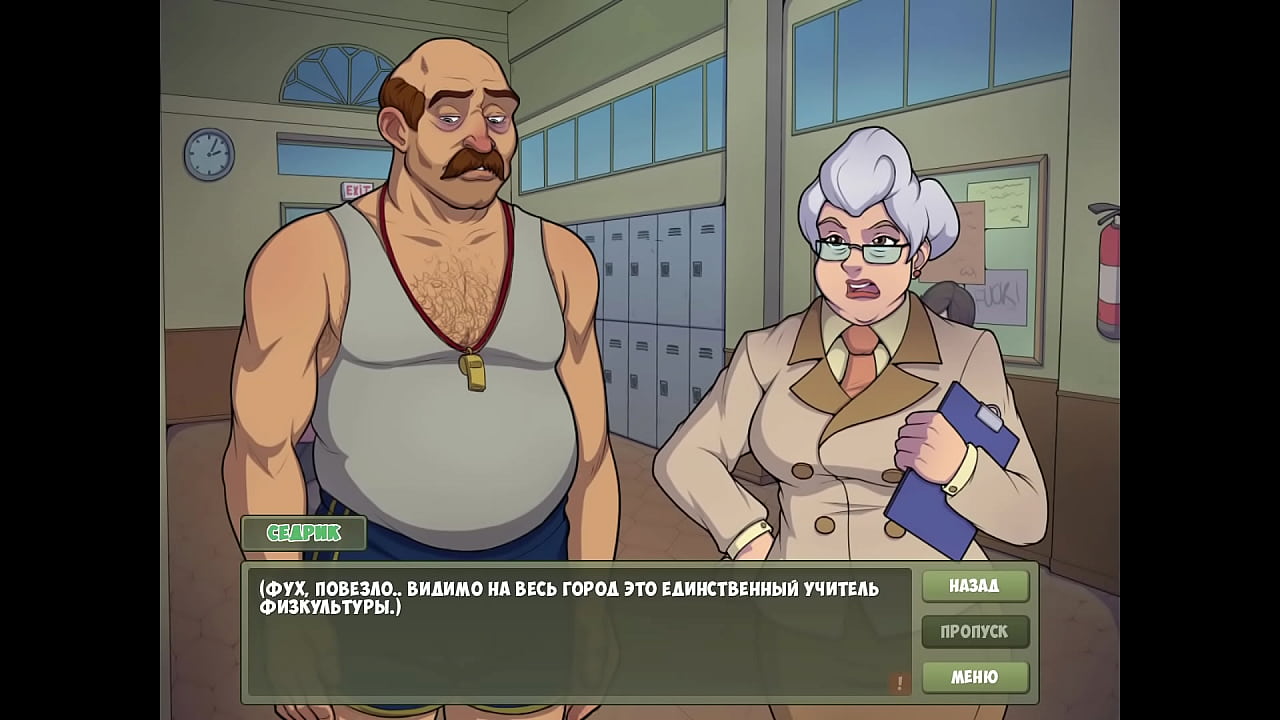
Task: Click the orange exclamation mark icon
Action: 899,683
